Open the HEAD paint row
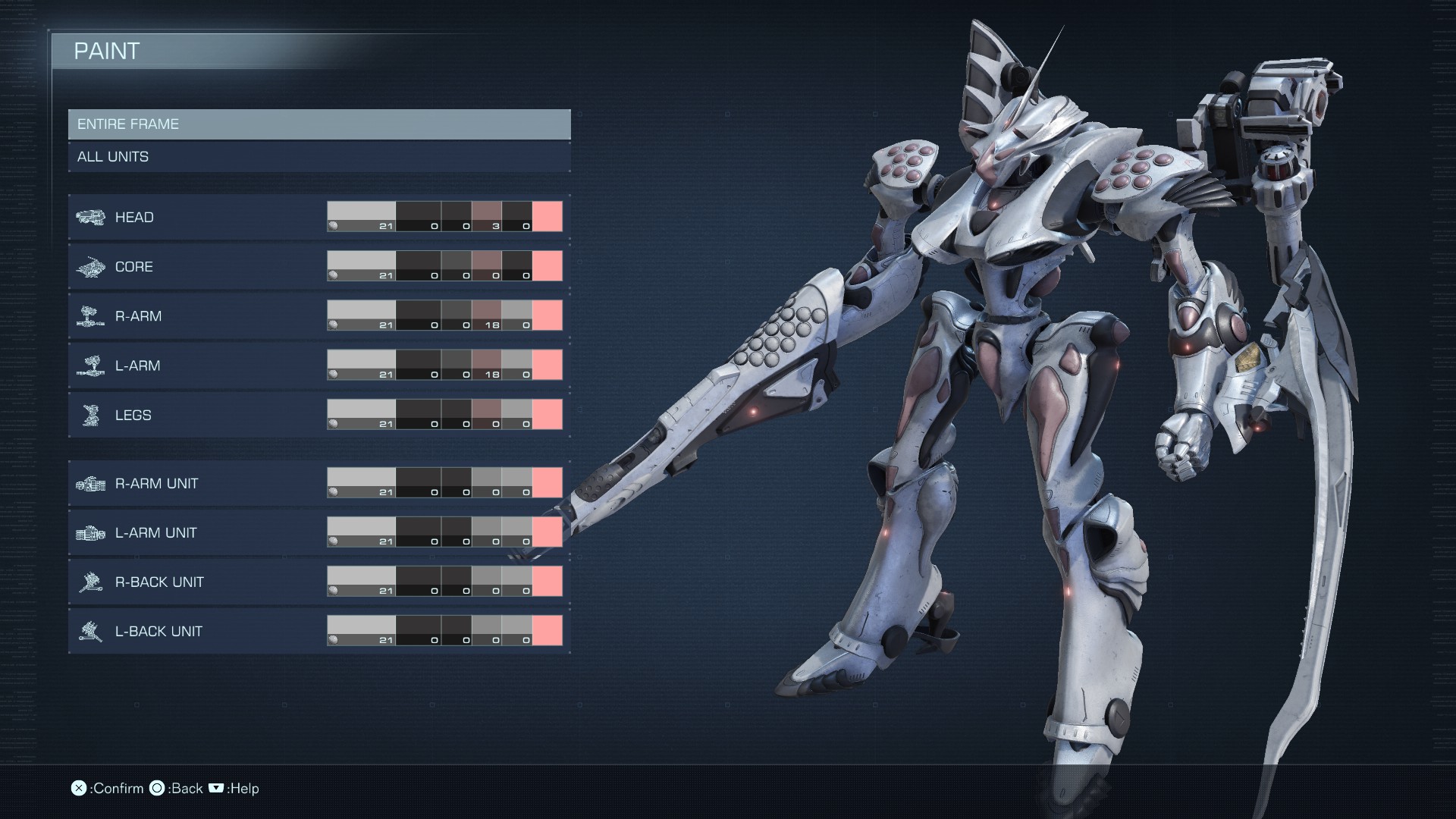This screenshot has height=819, width=1456. point(197,218)
